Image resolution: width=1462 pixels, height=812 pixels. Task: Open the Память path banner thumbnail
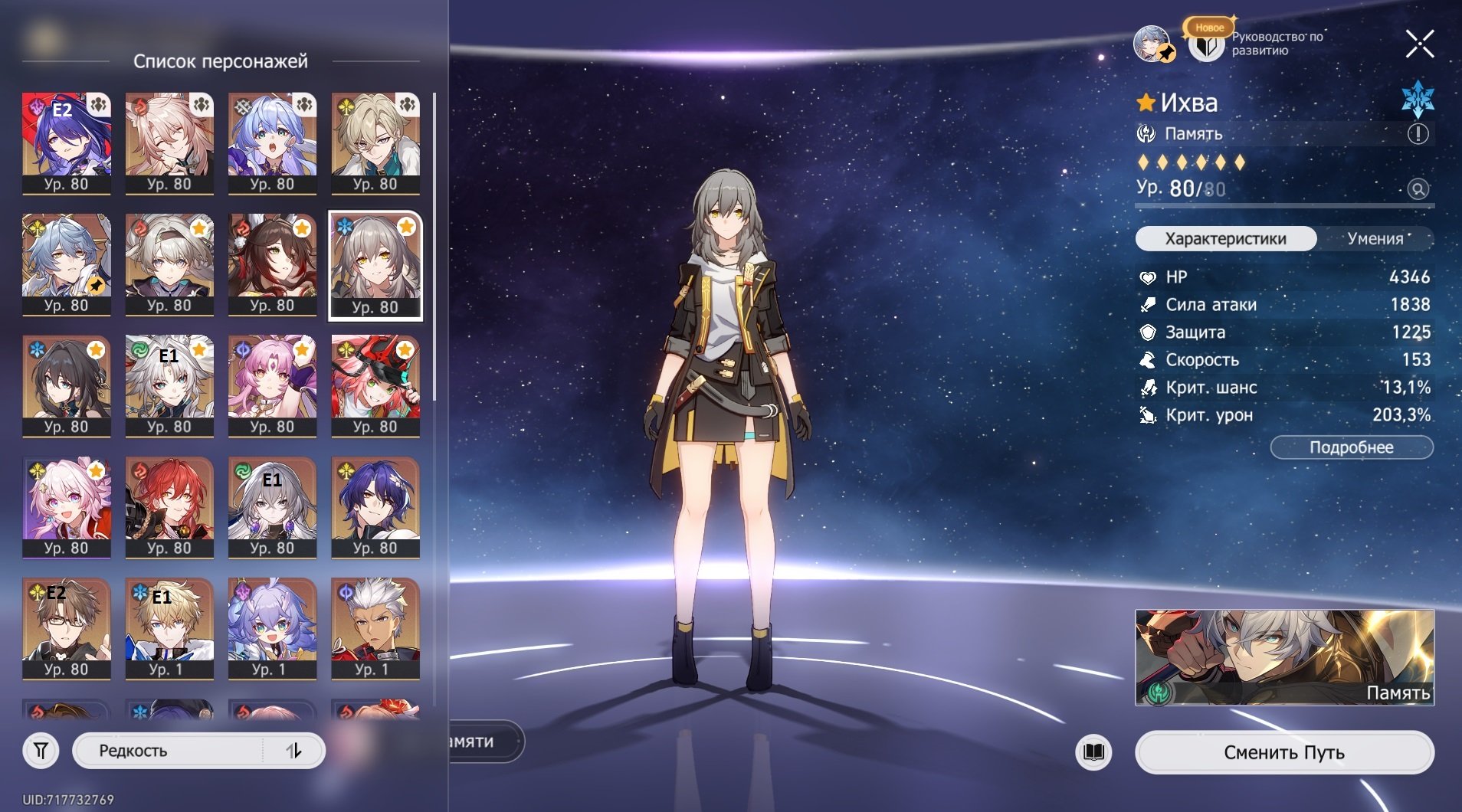pyautogui.click(x=1283, y=657)
